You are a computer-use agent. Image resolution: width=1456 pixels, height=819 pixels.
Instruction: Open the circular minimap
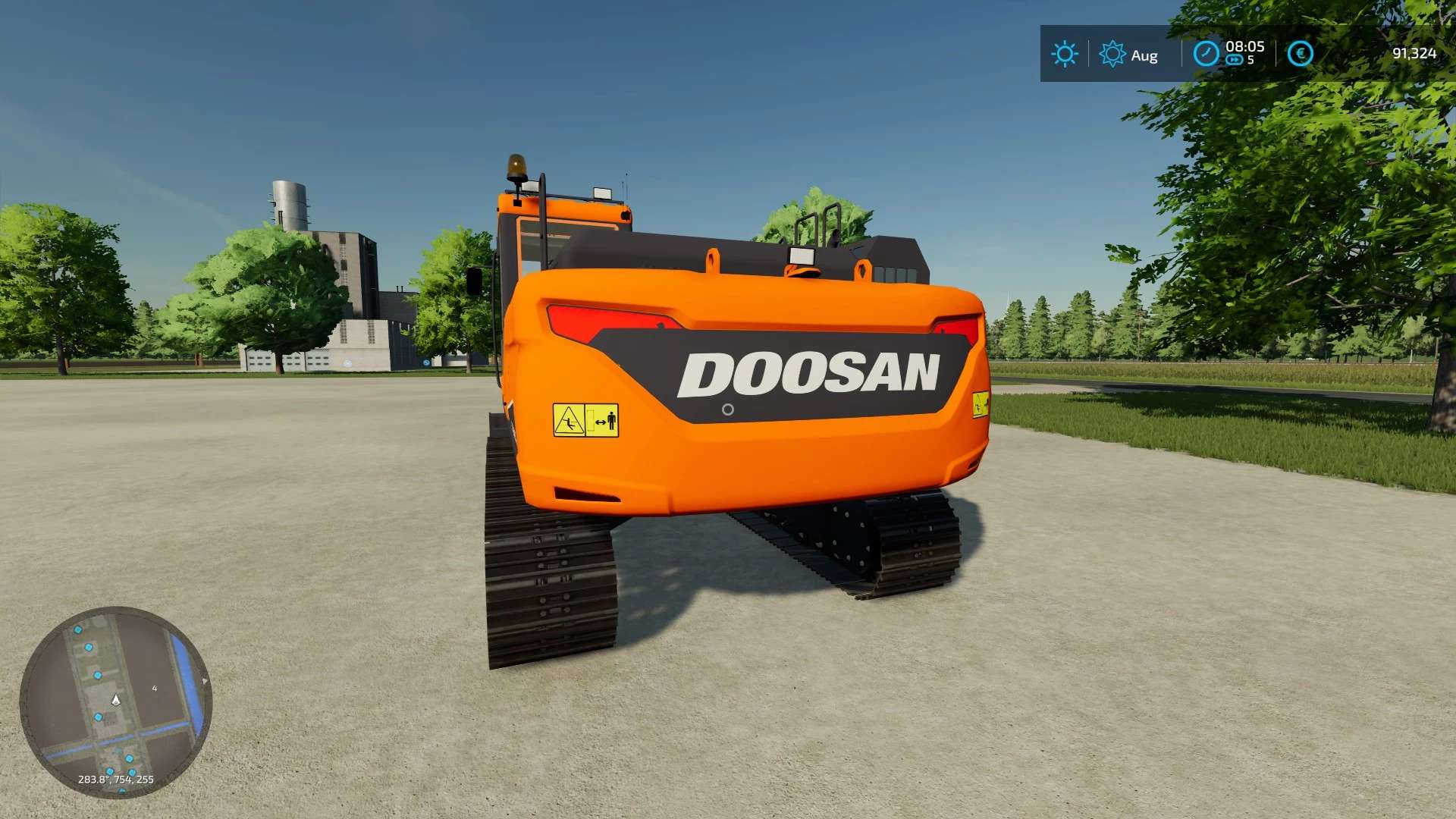tap(115, 701)
